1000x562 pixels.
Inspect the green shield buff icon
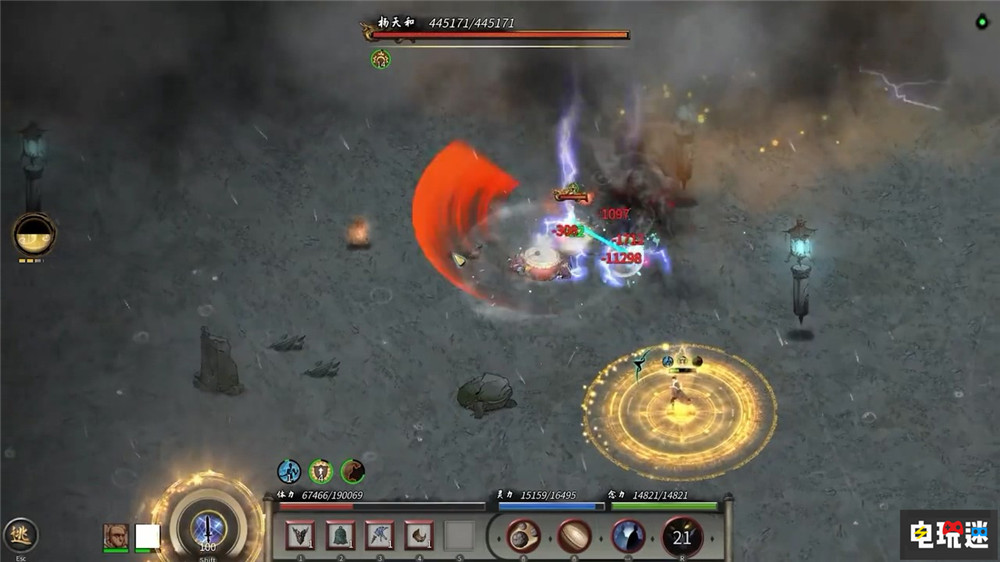pyautogui.click(x=321, y=471)
